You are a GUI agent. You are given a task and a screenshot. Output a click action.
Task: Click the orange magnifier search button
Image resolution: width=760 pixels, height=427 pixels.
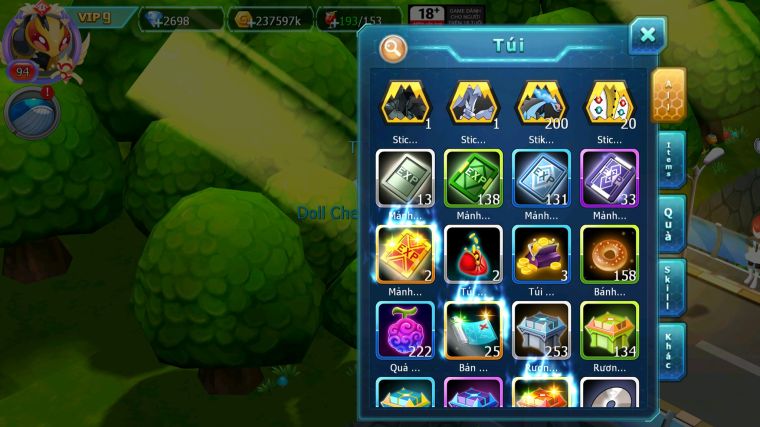coord(393,47)
